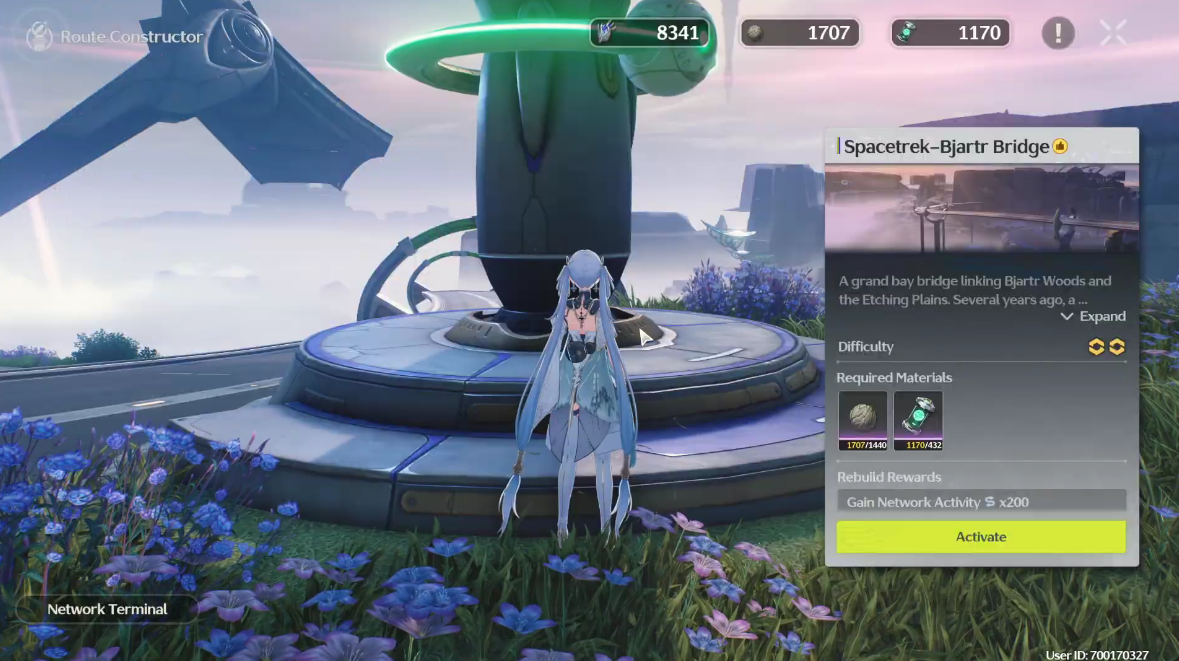Click the Gain Network Activity reward row
This screenshot has height=661, width=1179.
point(980,502)
